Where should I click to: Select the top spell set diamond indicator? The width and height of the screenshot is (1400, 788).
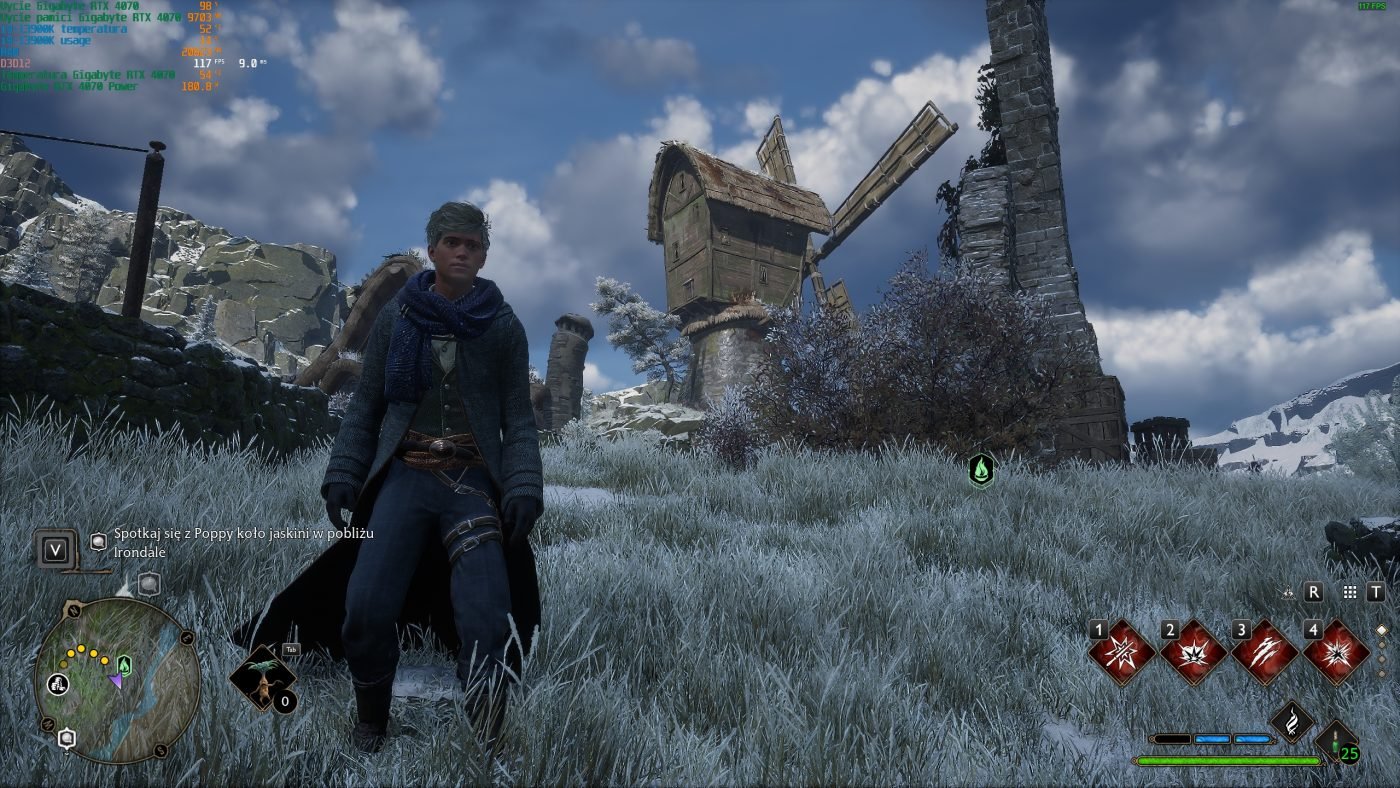tap(1382, 630)
